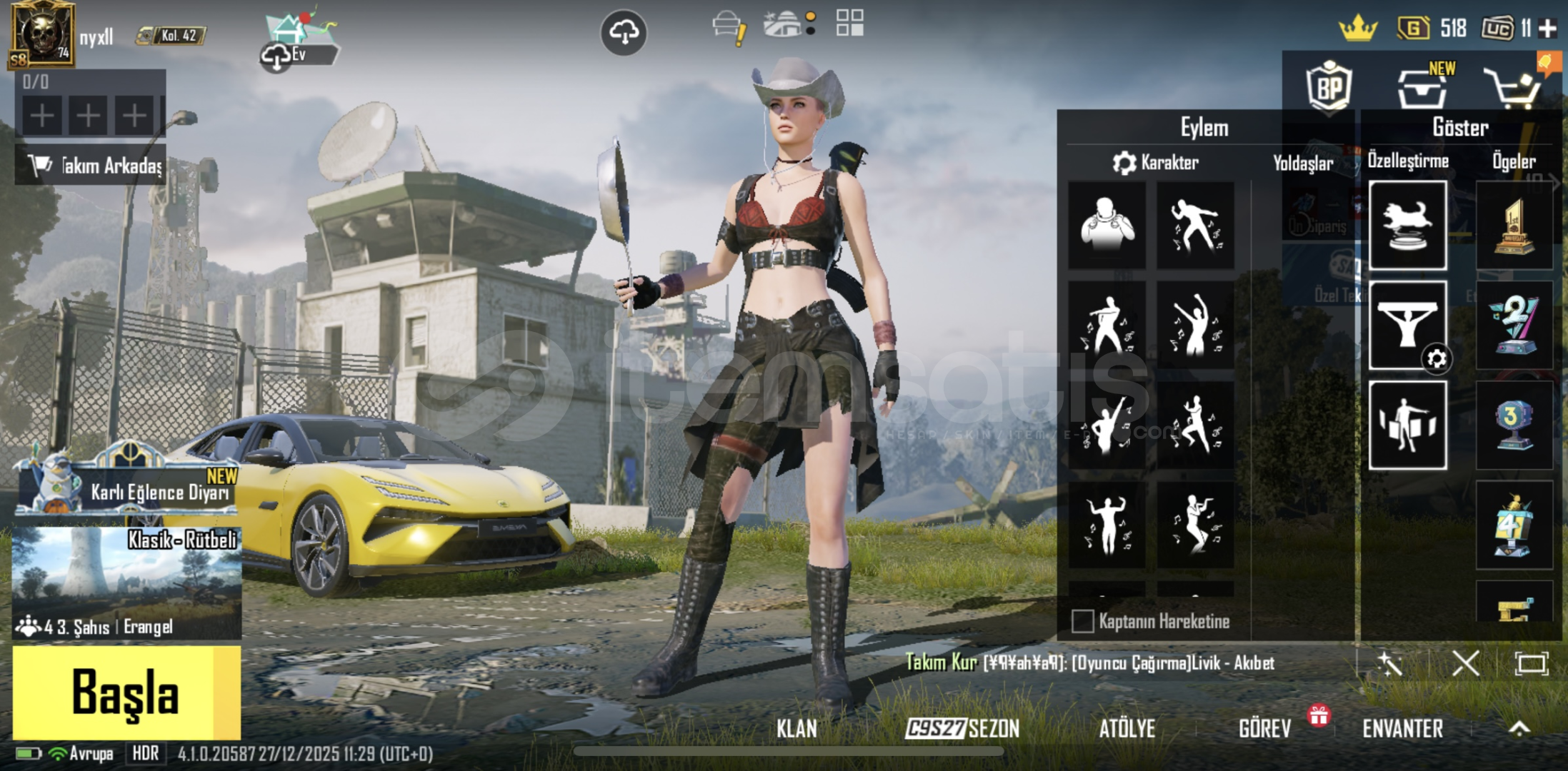This screenshot has width=1568, height=771.
Task: Click the cloud download button
Action: (624, 32)
